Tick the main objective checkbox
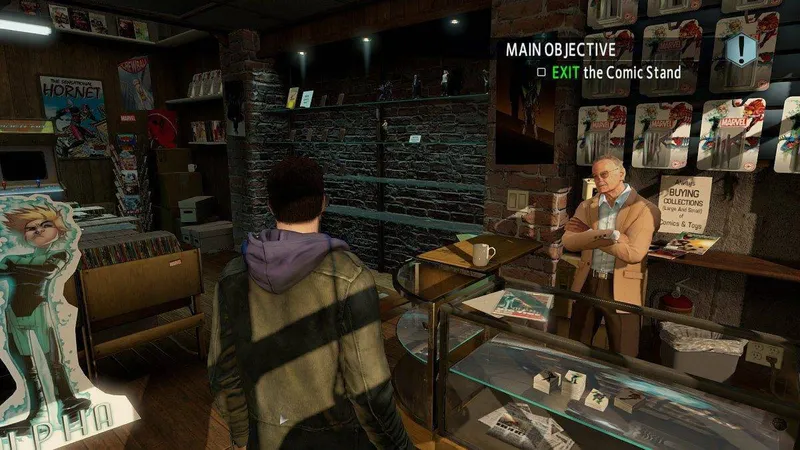Image resolution: width=800 pixels, height=450 pixels. (x=541, y=72)
